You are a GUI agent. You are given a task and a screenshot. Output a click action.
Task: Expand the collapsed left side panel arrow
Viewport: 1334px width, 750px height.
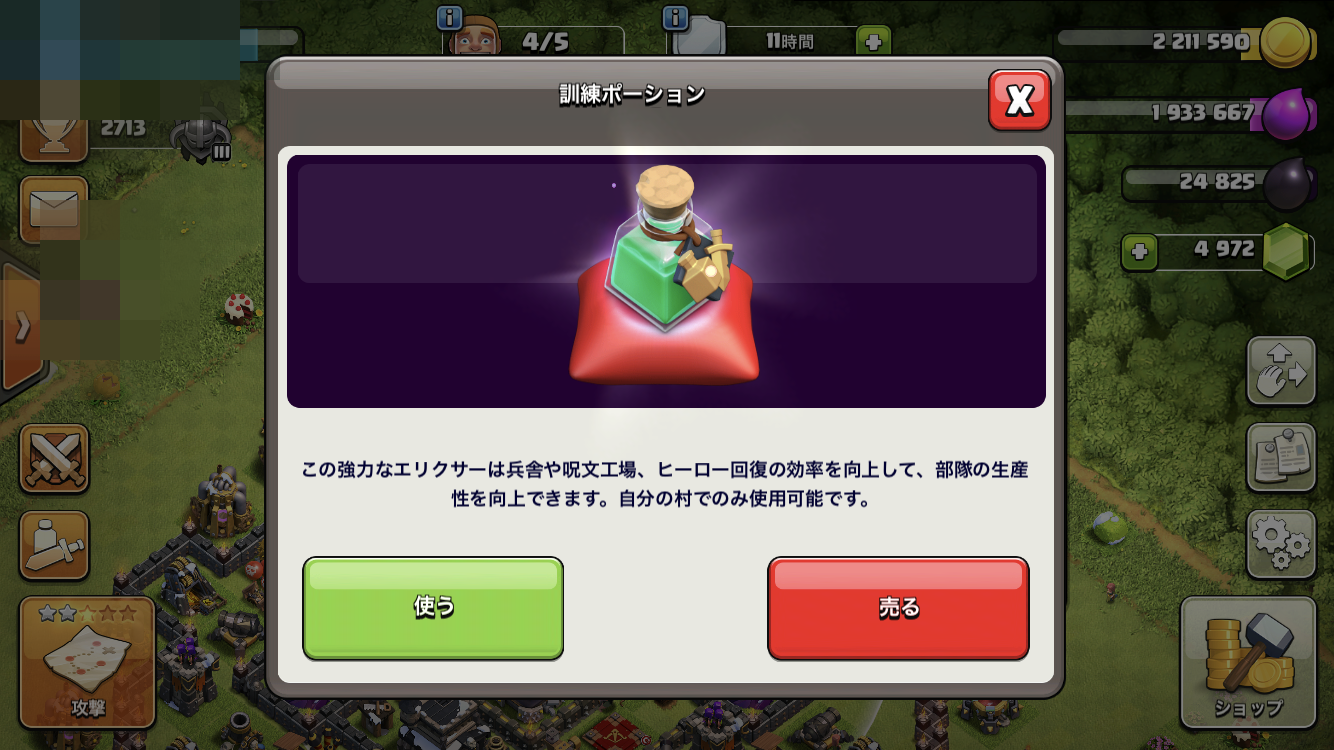click(x=22, y=325)
